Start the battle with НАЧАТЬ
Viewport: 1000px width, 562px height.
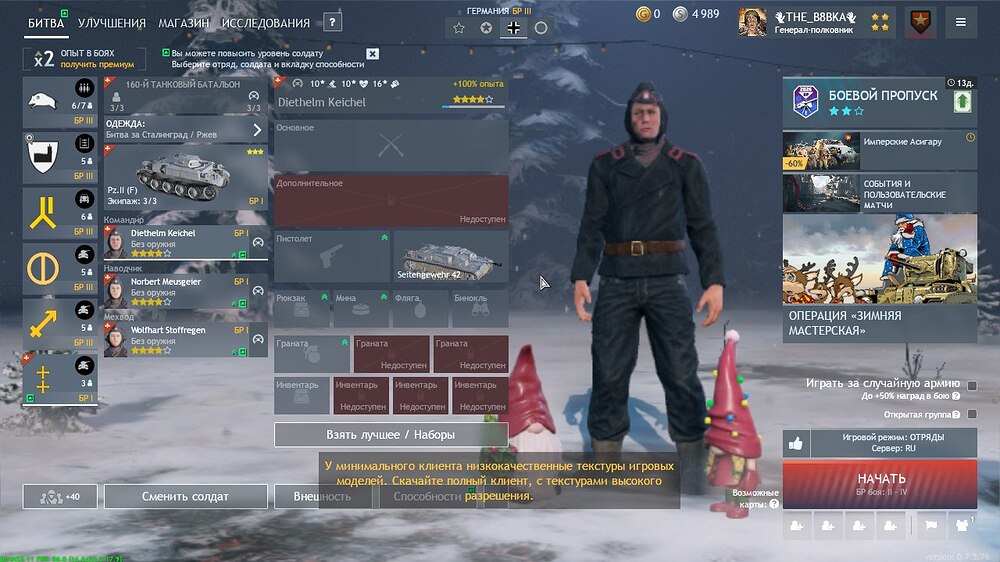[x=880, y=483]
